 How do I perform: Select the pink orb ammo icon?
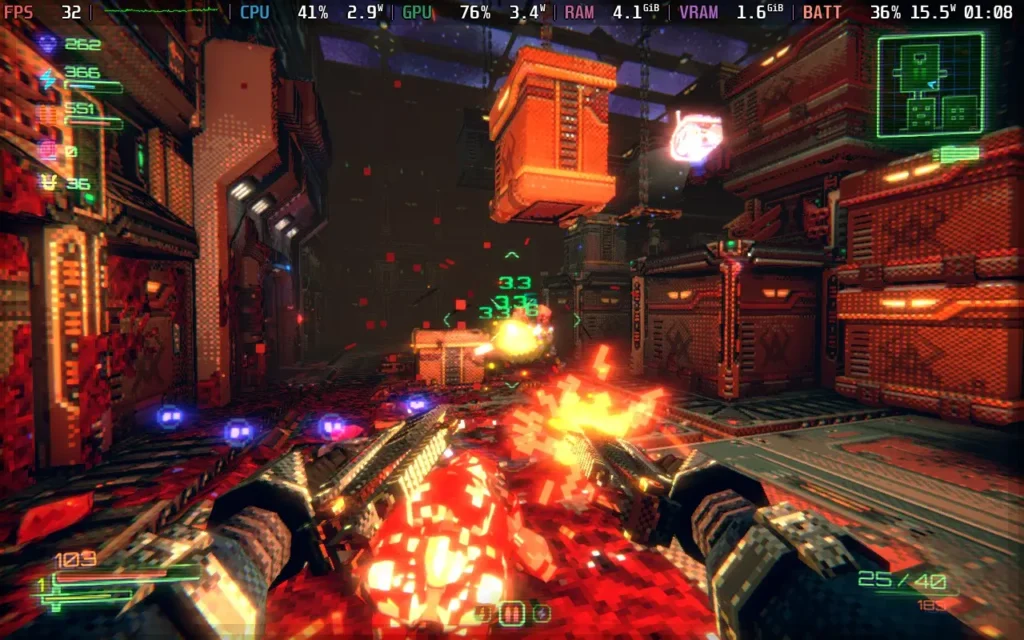[47, 150]
